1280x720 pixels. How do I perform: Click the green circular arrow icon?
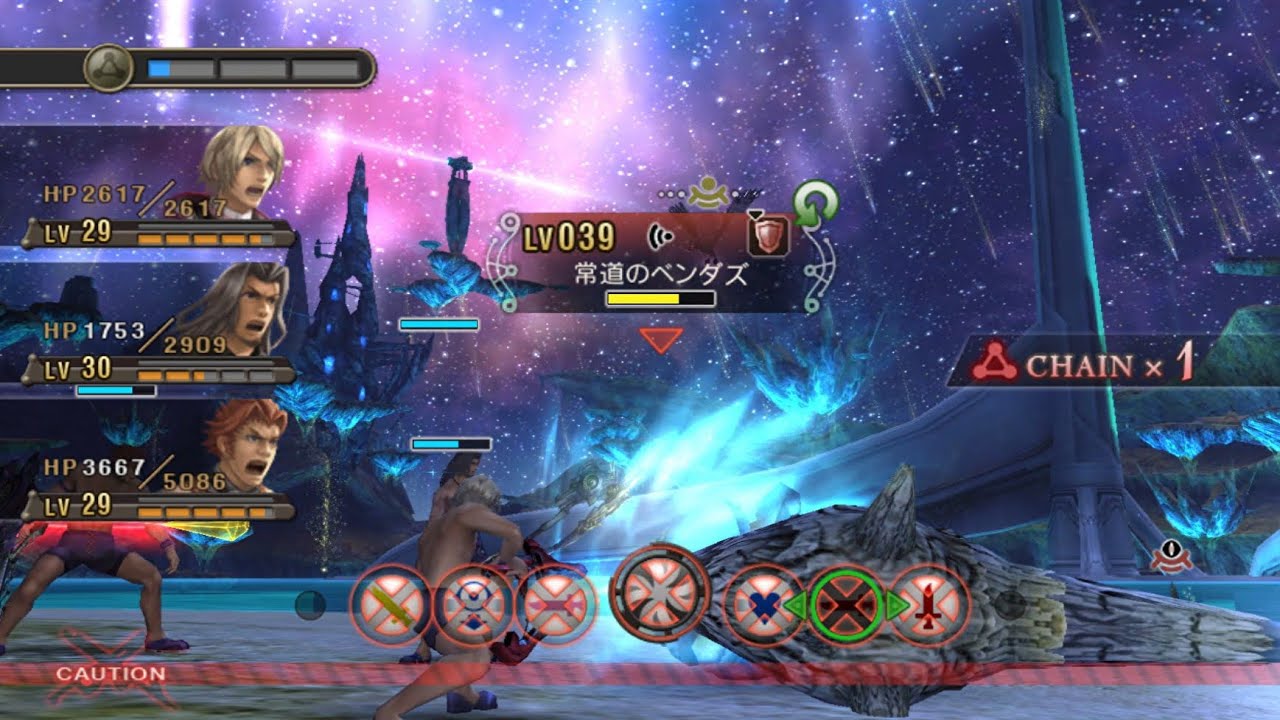click(815, 201)
